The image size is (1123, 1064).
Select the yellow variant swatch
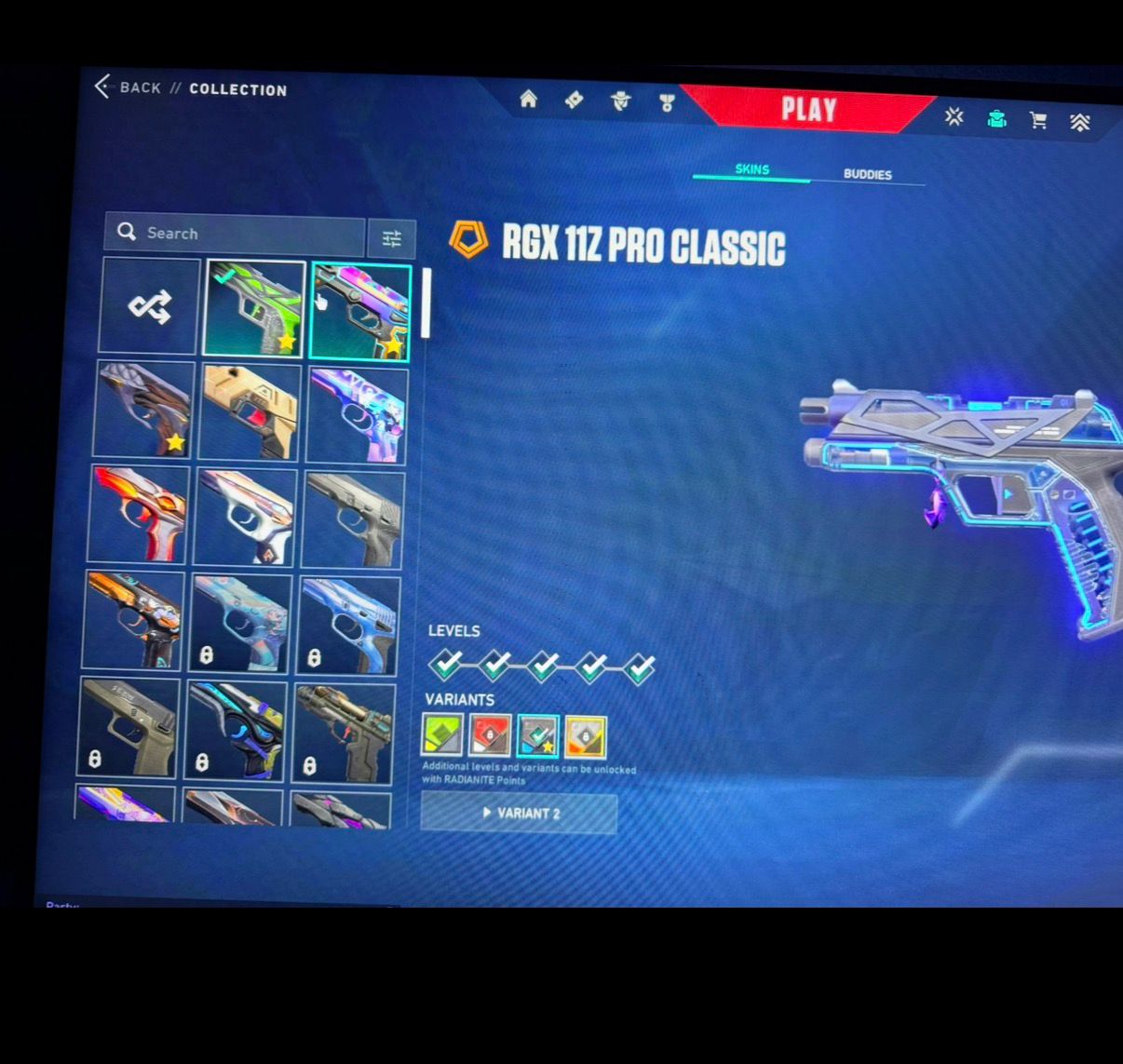pyautogui.click(x=585, y=736)
